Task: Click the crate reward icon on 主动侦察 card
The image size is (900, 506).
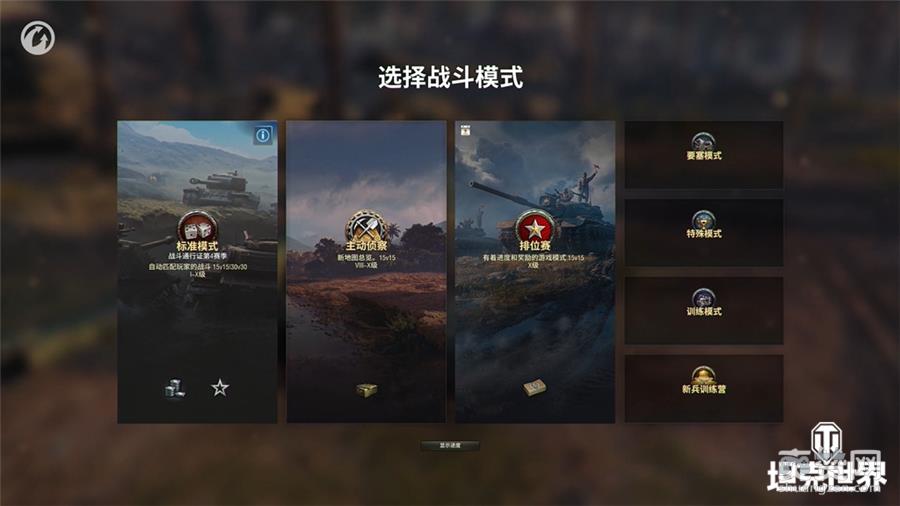Action: pos(366,390)
